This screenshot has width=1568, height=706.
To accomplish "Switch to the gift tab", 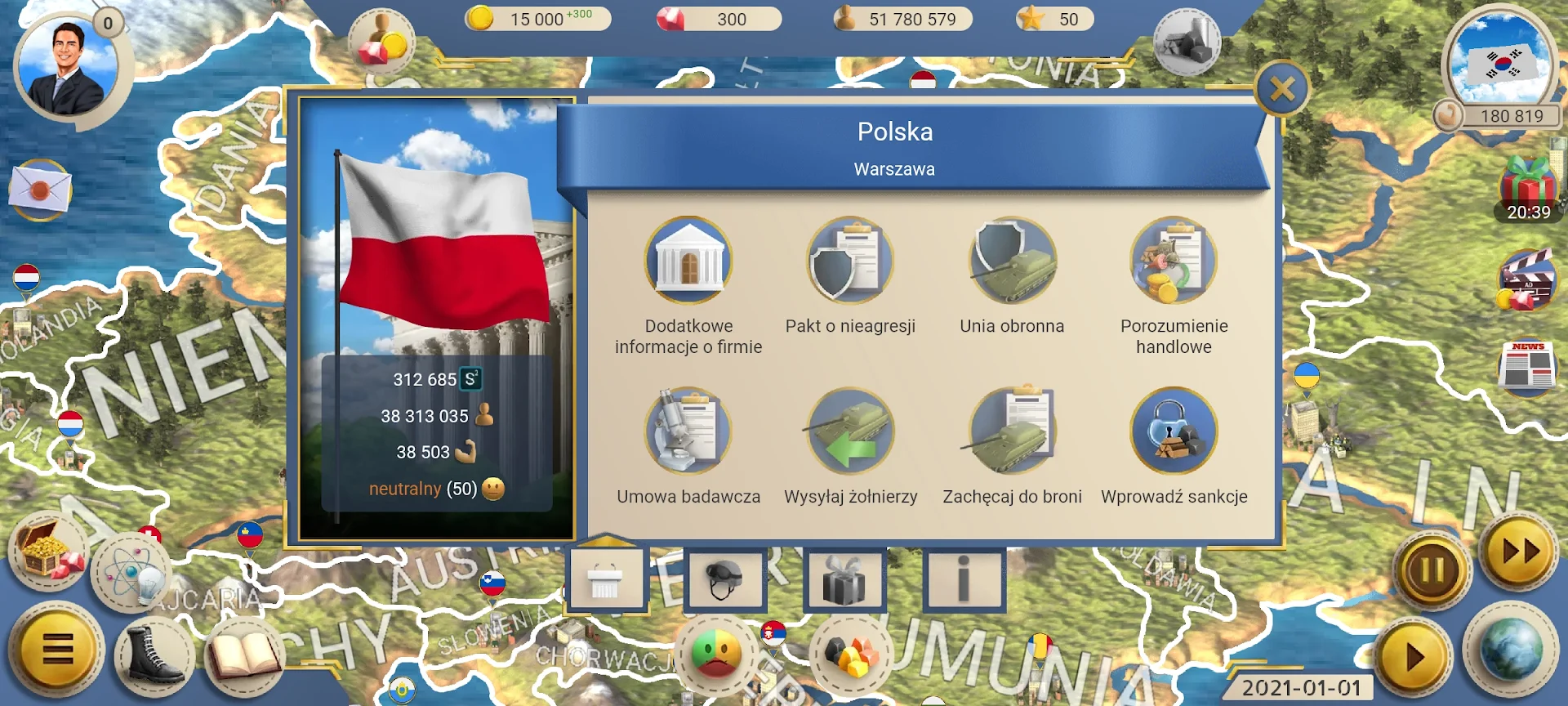I will click(845, 579).
